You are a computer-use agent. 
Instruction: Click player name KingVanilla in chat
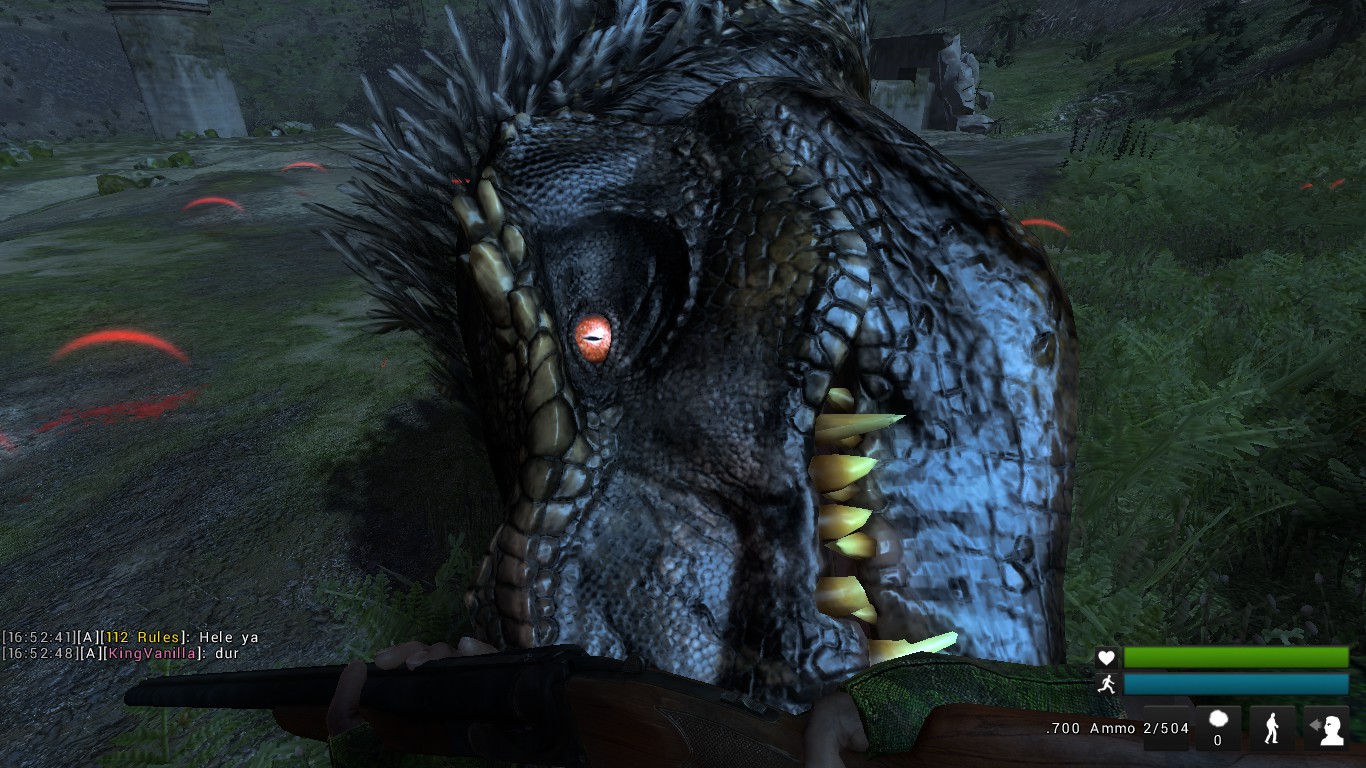tap(152, 653)
